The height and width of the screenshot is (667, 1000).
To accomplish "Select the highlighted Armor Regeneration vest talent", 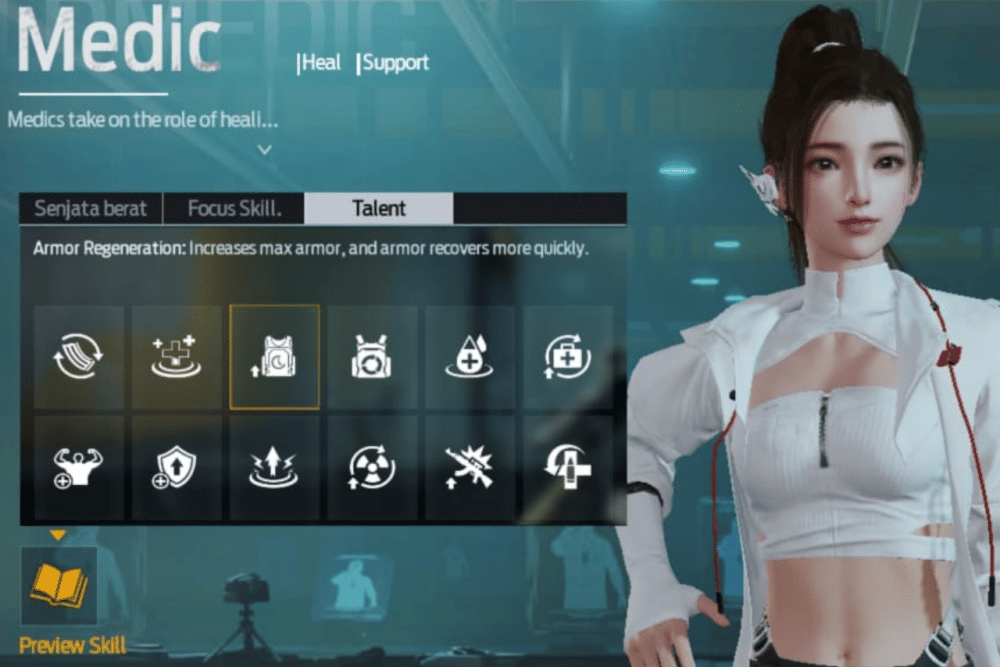I will pos(275,357).
